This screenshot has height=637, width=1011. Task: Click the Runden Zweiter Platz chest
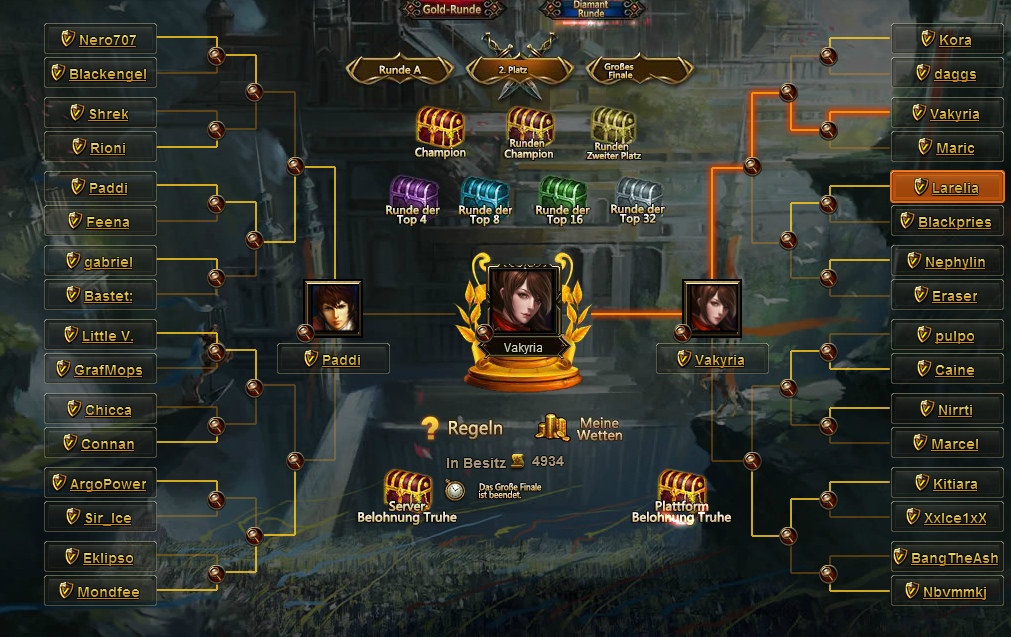click(x=613, y=128)
